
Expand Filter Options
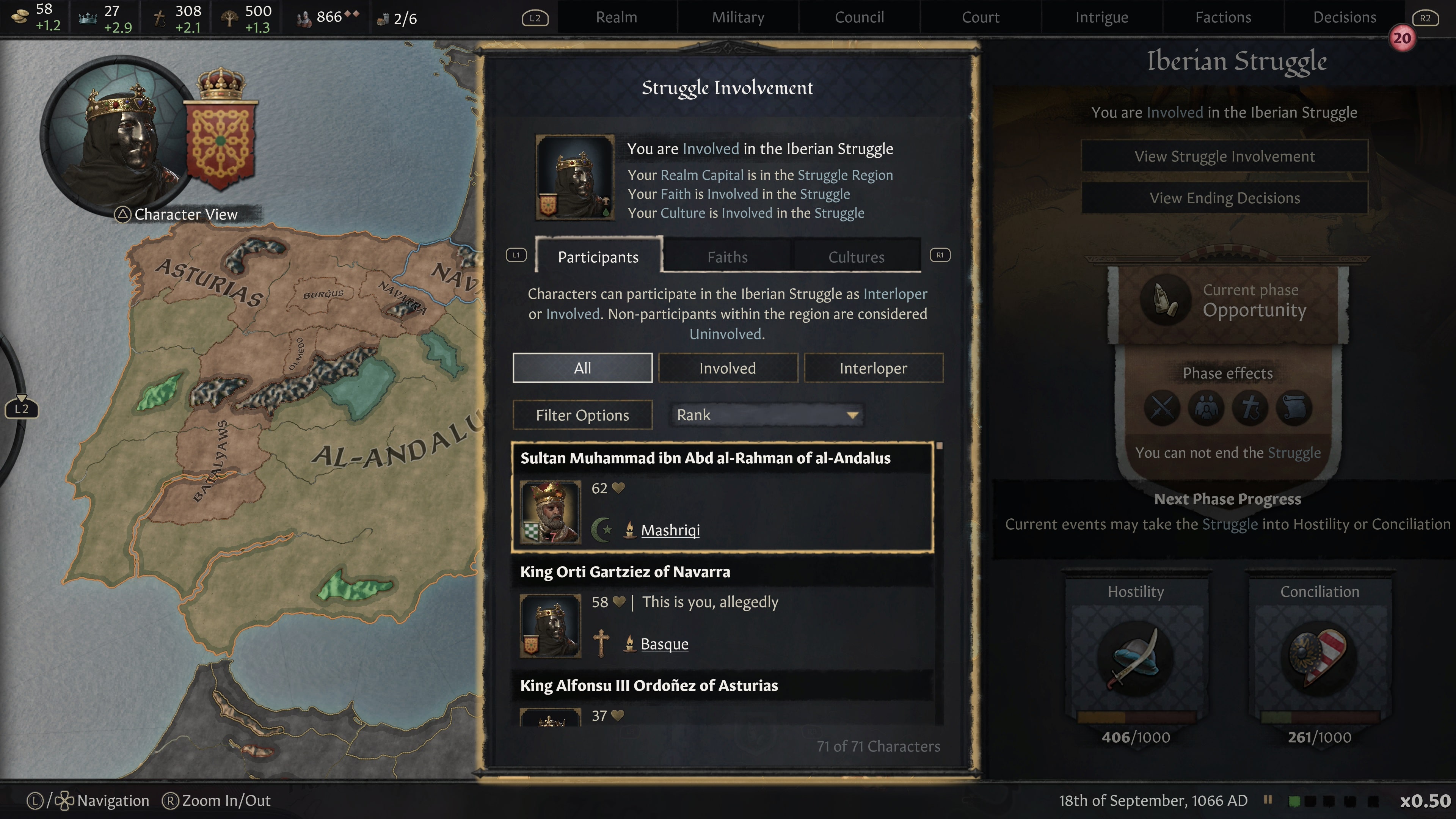pos(582,415)
